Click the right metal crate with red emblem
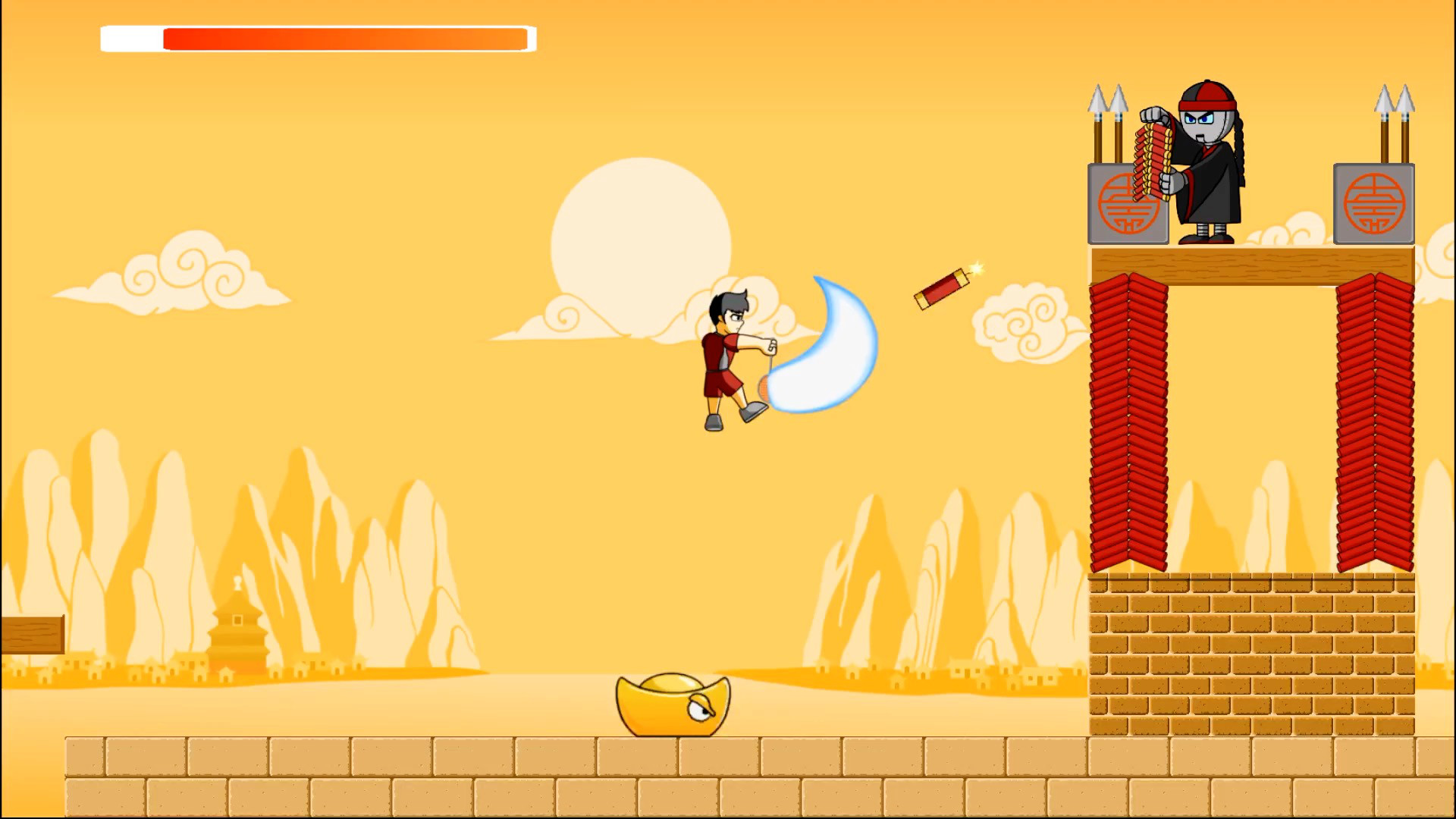 coord(1374,205)
